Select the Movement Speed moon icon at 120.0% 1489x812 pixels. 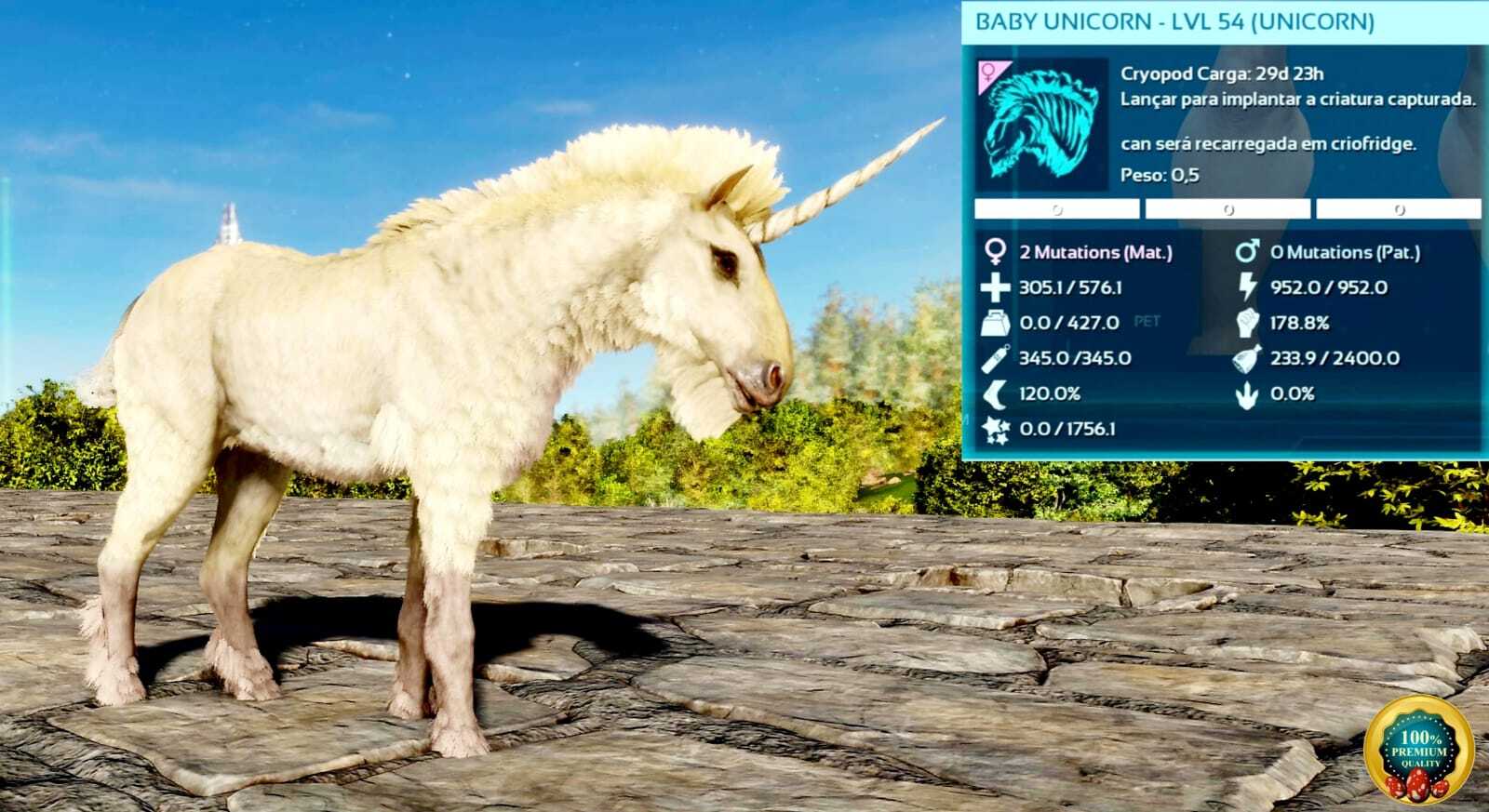[993, 394]
